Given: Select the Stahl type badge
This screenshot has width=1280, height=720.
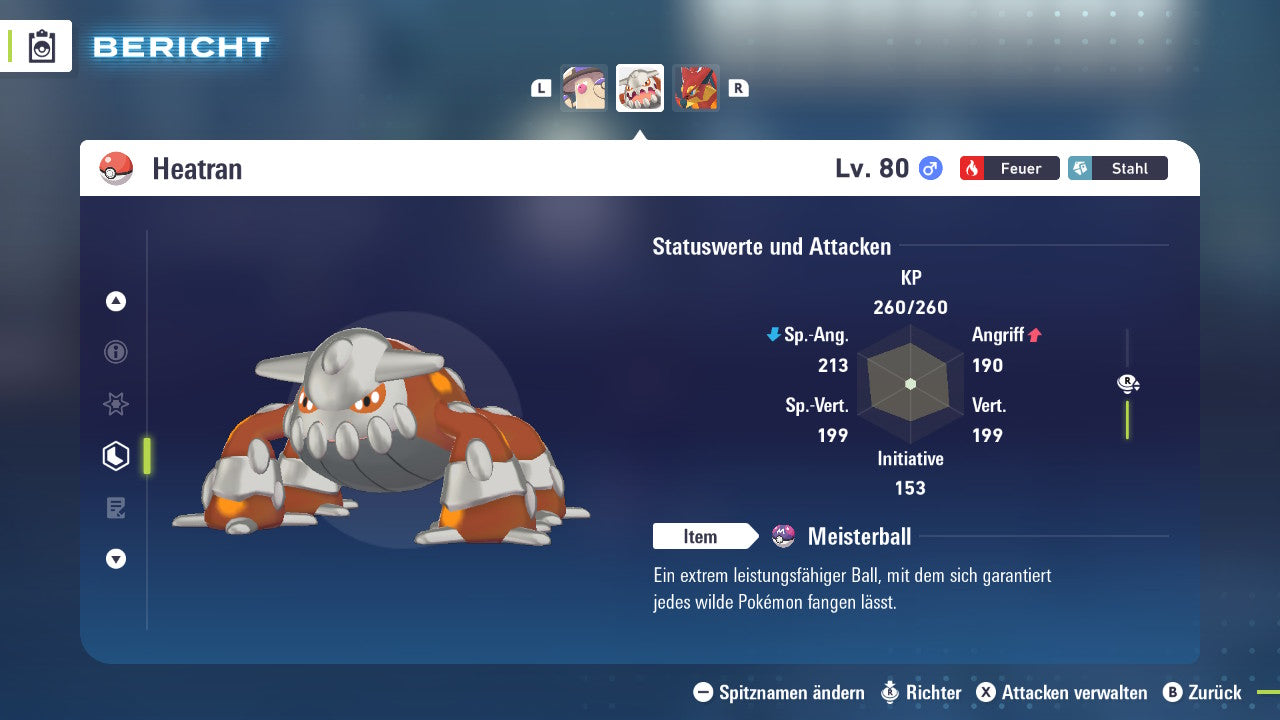Looking at the screenshot, I should pos(1117,168).
